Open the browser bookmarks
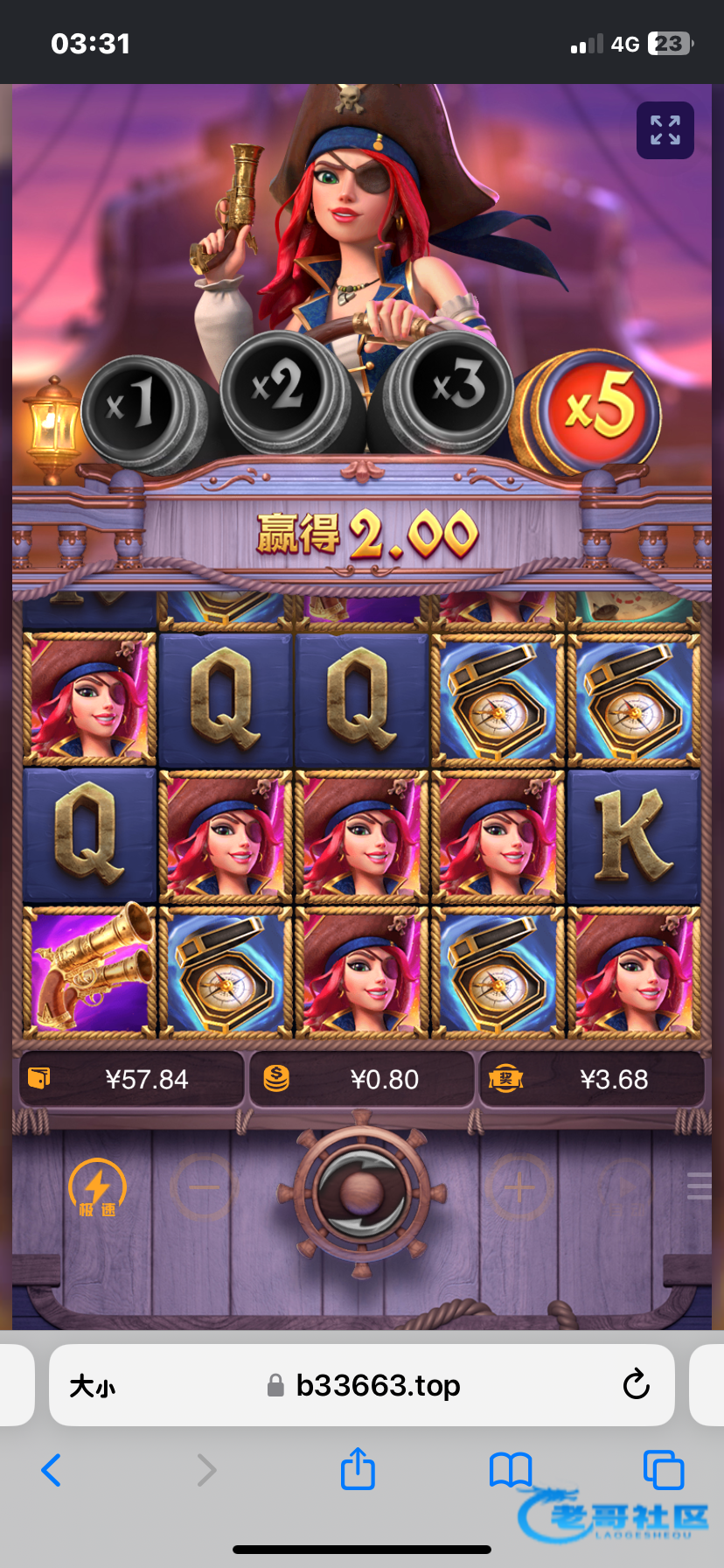This screenshot has height=1568, width=724. (511, 1470)
